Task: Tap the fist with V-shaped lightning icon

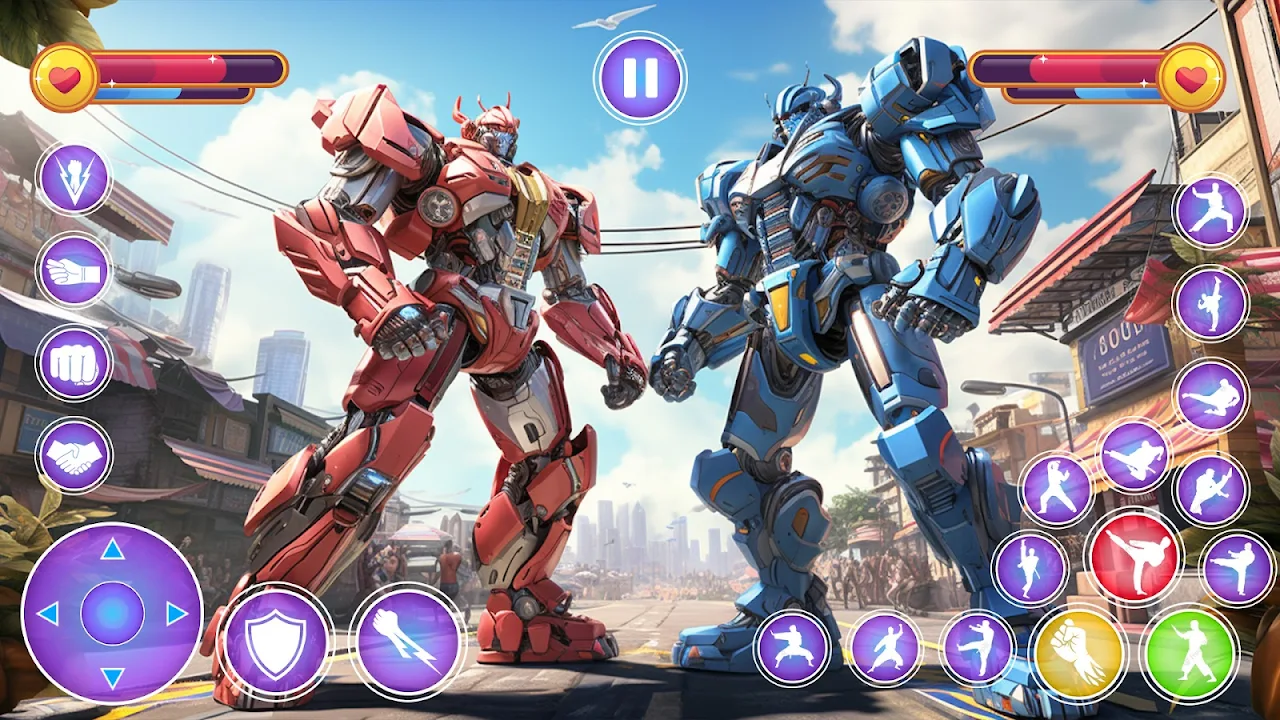Action: (x=74, y=179)
